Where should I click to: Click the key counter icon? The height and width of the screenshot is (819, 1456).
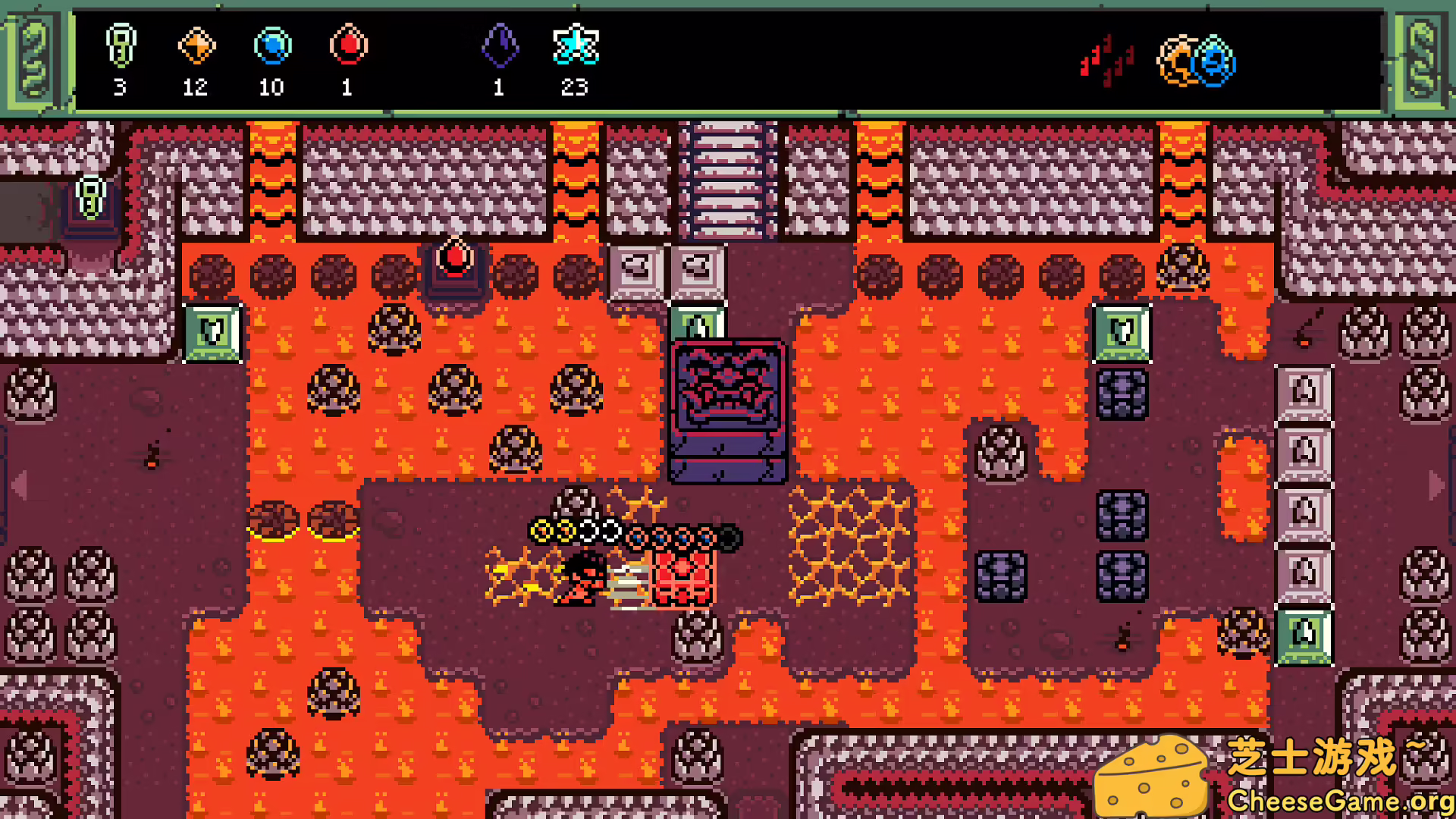(121, 46)
